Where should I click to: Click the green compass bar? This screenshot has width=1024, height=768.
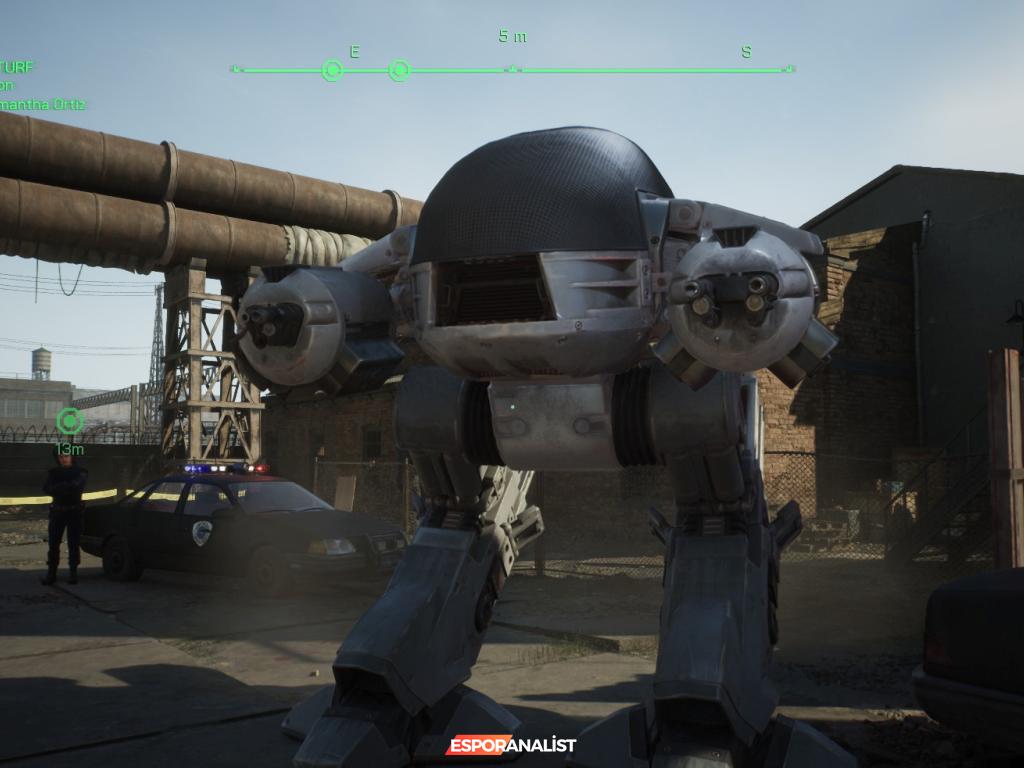point(512,70)
